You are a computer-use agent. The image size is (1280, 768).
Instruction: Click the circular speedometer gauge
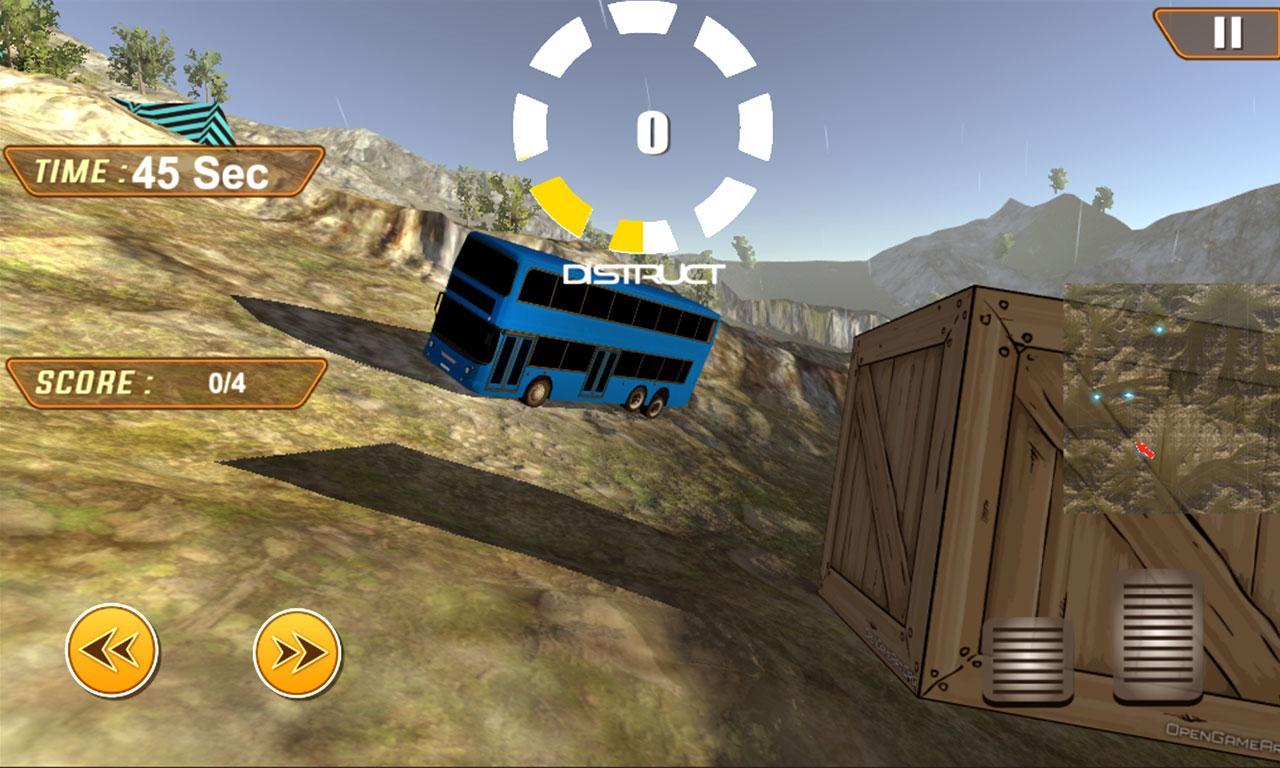pos(651,130)
